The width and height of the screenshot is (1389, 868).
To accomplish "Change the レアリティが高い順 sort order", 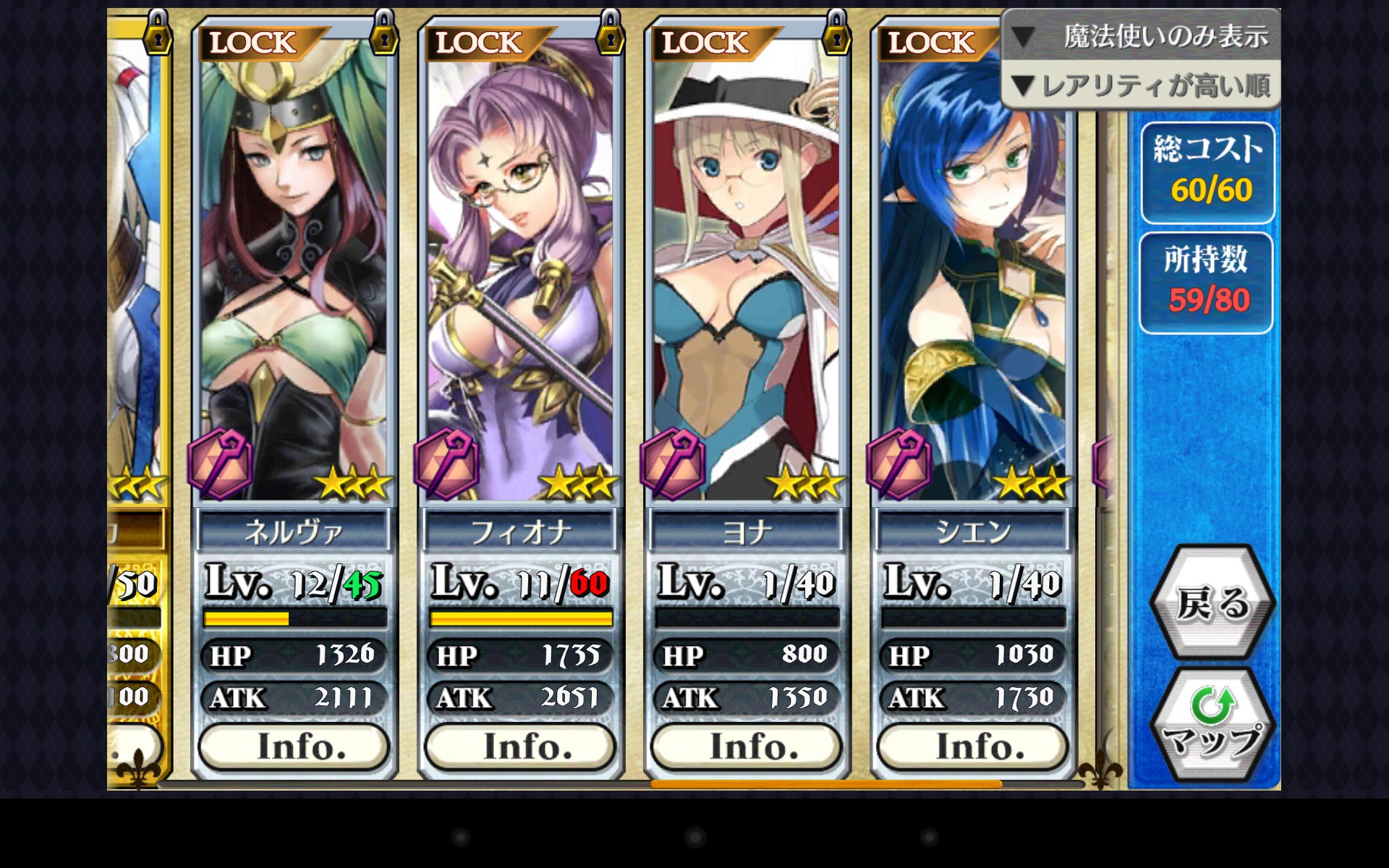I will click(1141, 86).
